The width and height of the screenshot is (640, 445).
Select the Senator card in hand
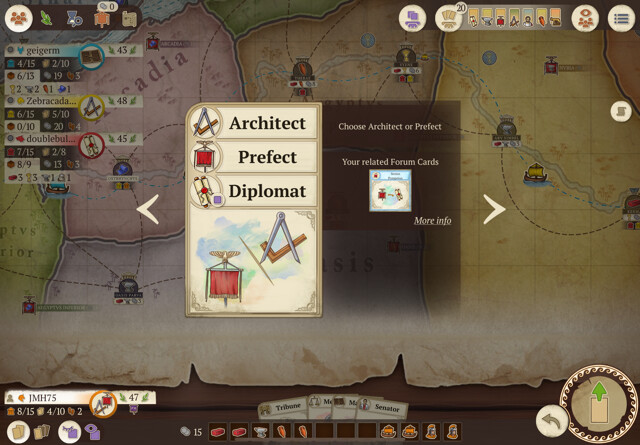(386, 408)
